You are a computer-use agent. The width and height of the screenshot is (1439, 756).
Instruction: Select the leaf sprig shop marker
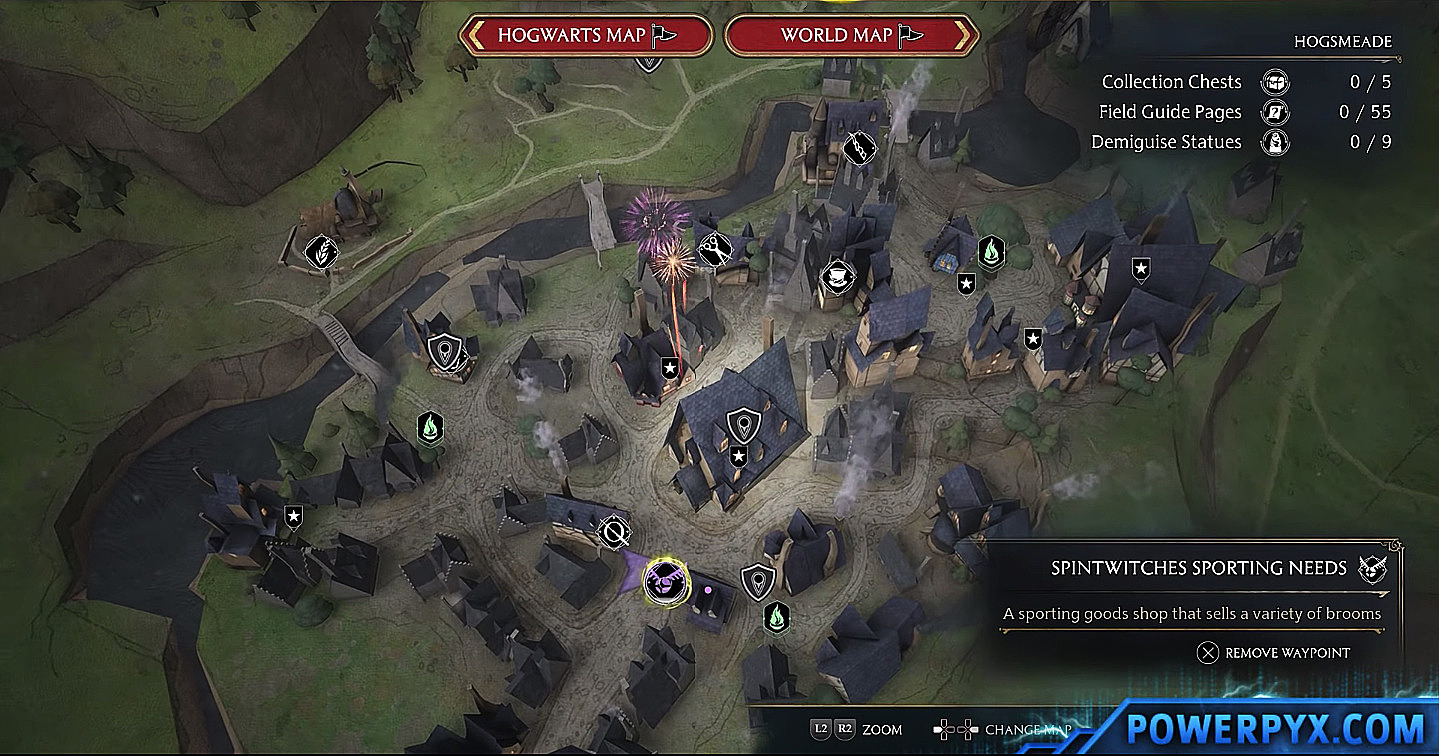(321, 250)
